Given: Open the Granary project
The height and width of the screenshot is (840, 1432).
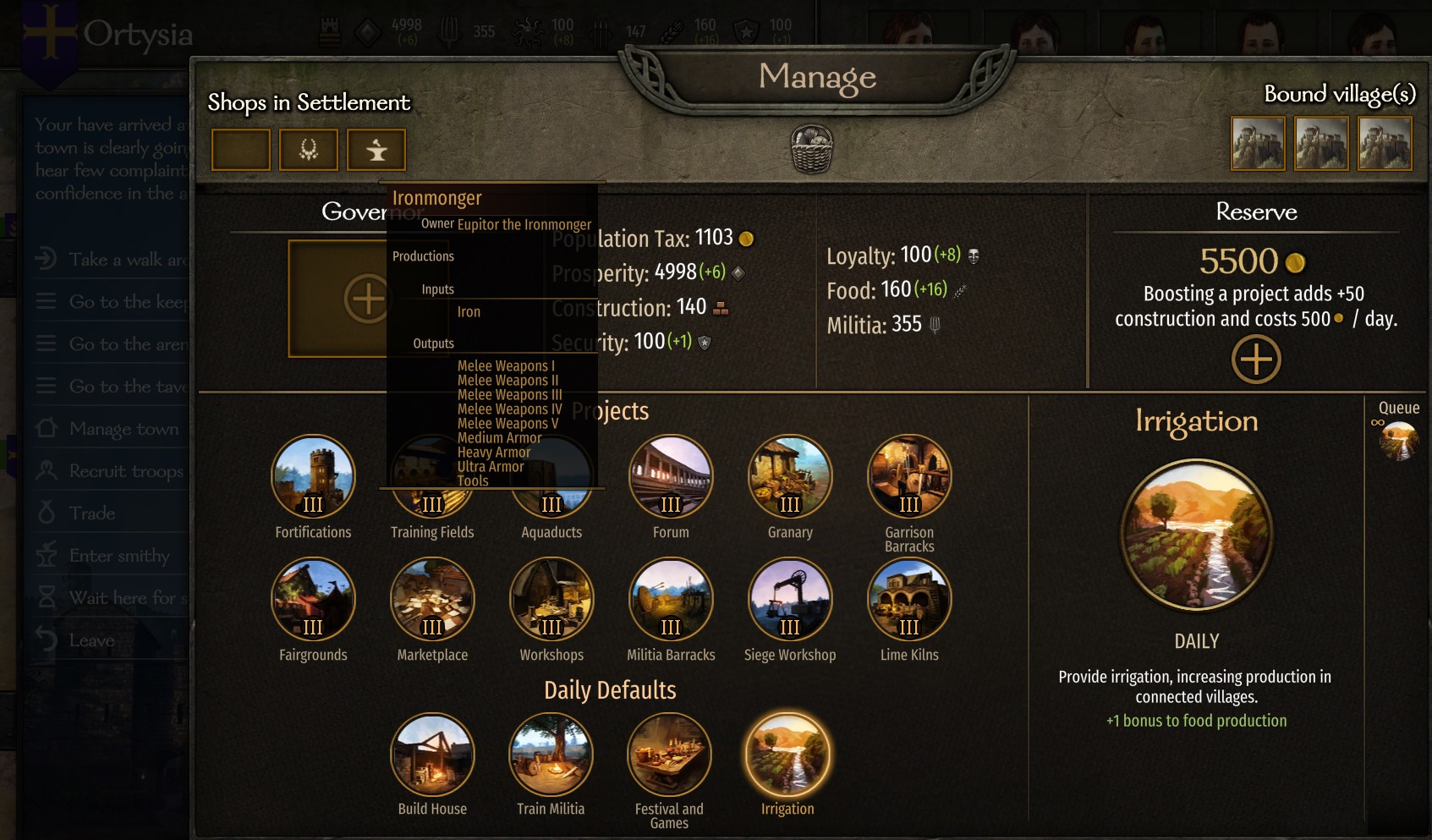Looking at the screenshot, I should (789, 476).
